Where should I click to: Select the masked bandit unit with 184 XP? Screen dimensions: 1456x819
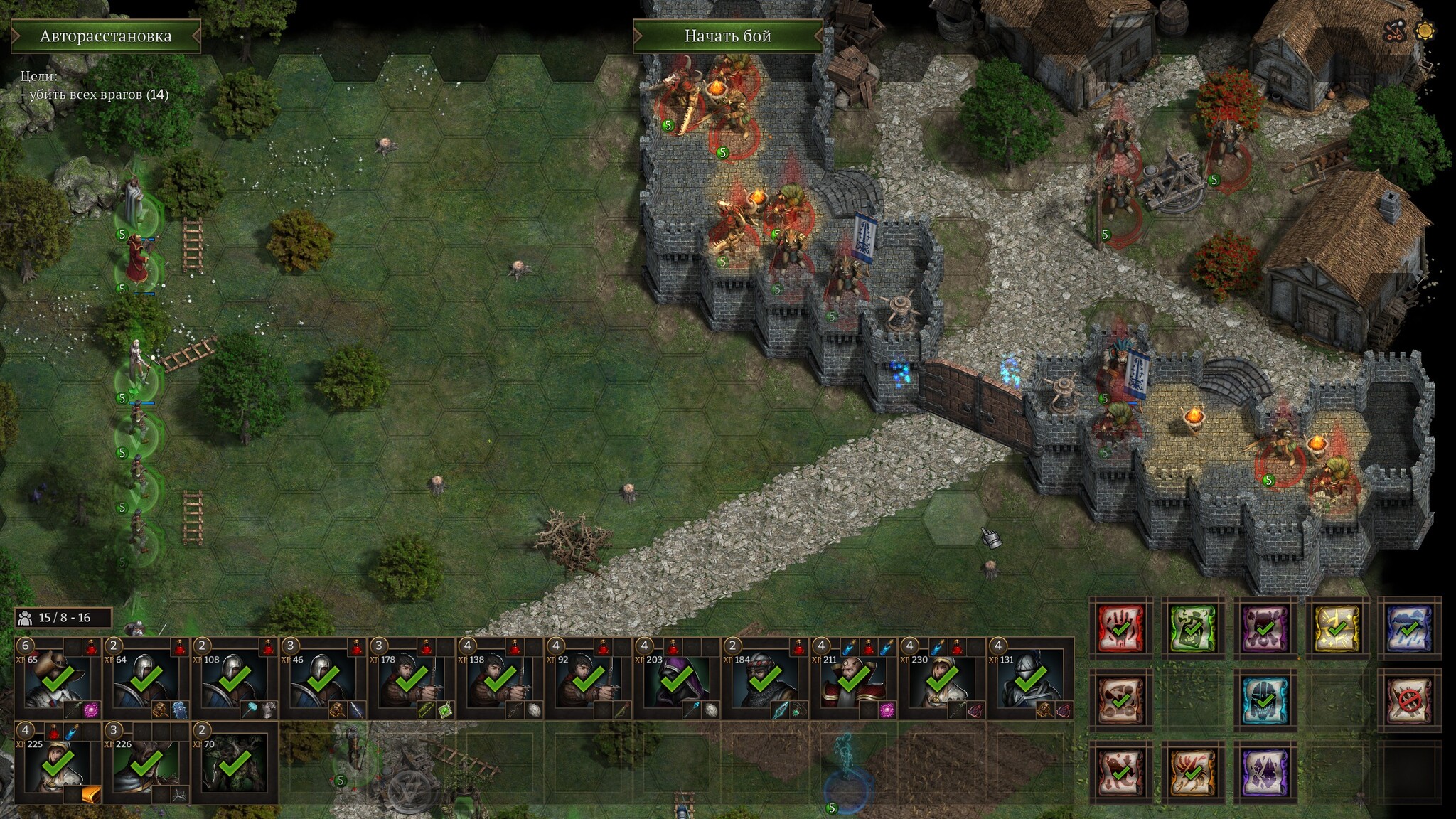pos(764,680)
